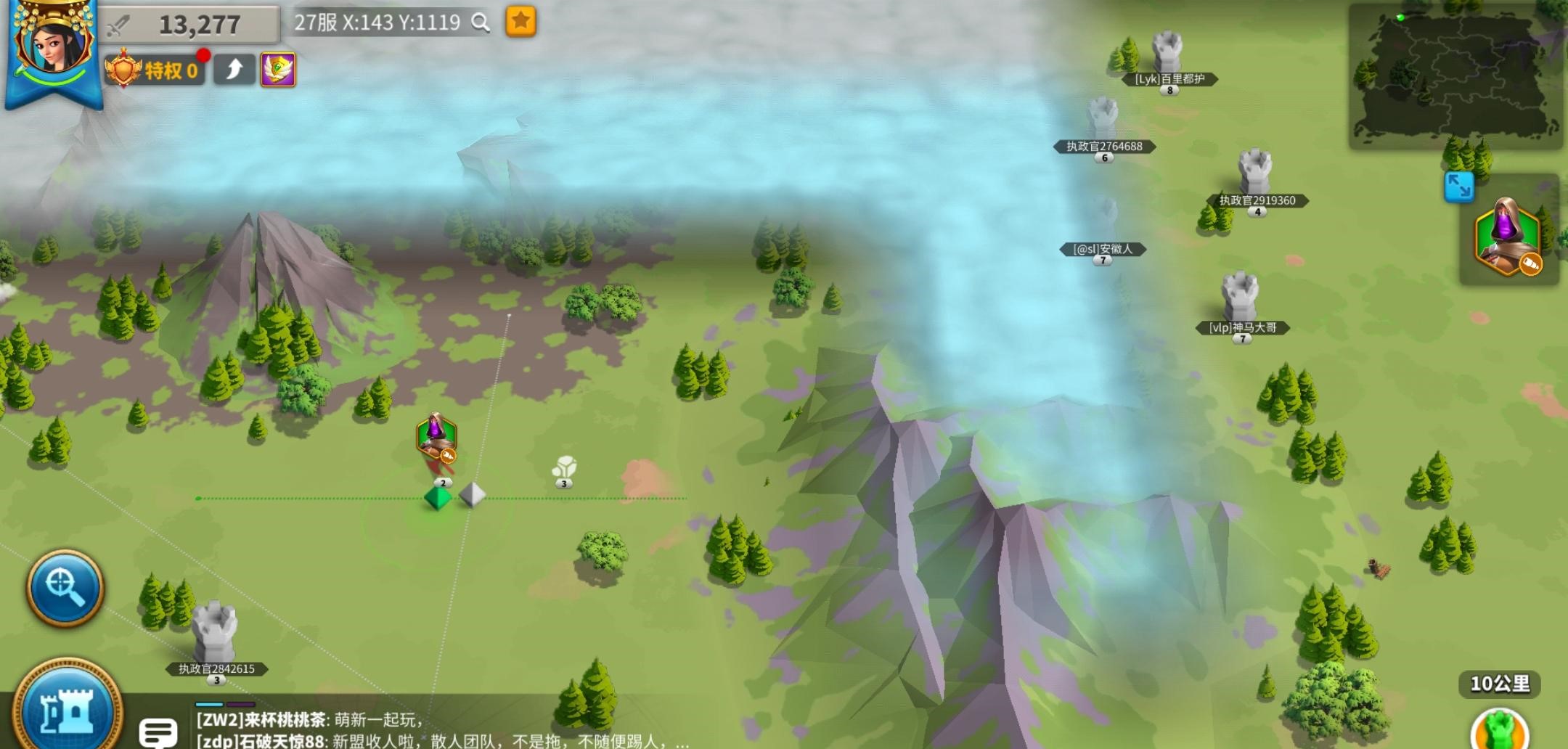Open the 特权 privilege panel

[155, 70]
